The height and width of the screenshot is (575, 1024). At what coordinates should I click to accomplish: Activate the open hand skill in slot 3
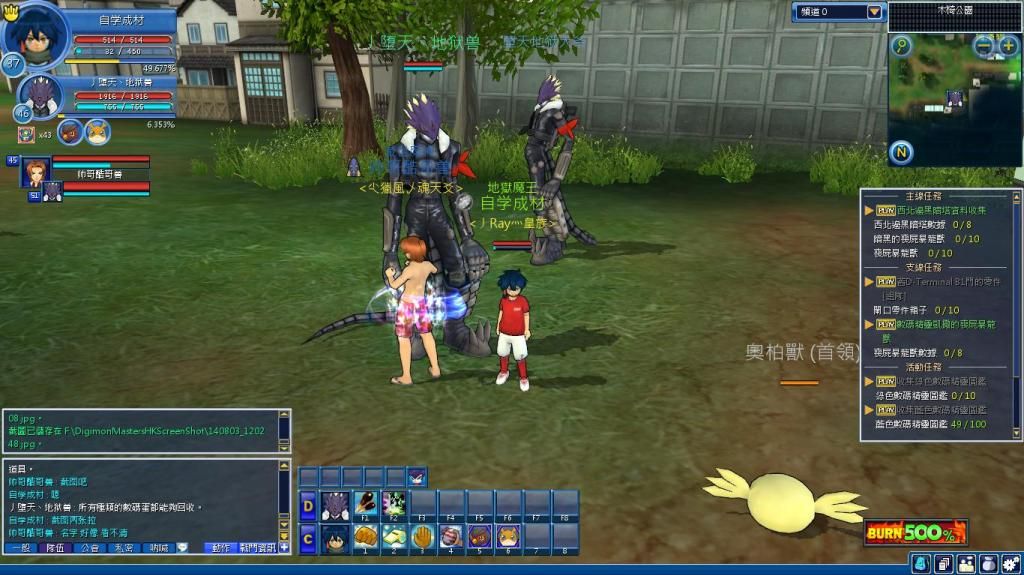(x=423, y=536)
